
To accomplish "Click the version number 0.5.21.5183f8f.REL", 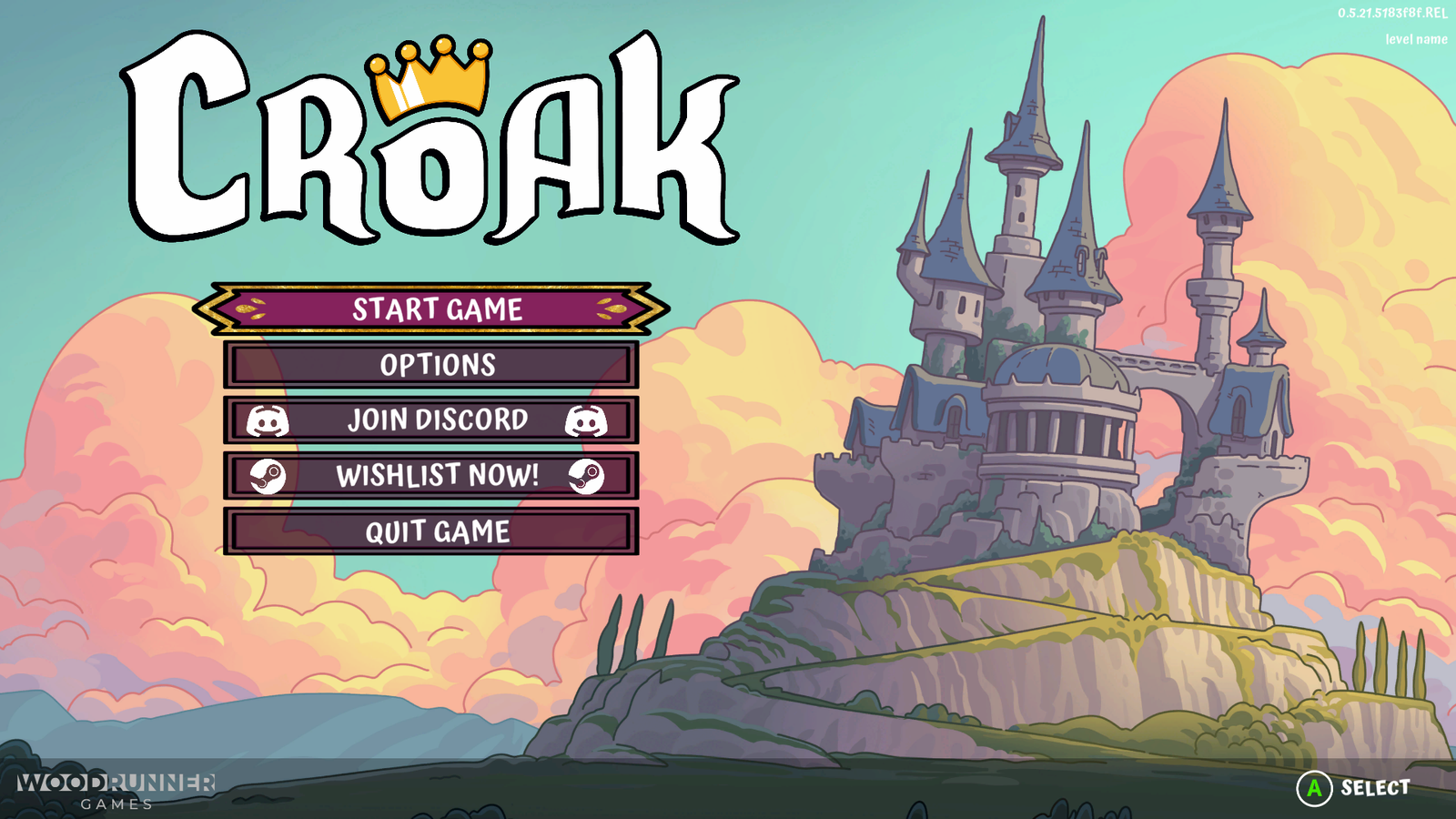I will point(1390,14).
